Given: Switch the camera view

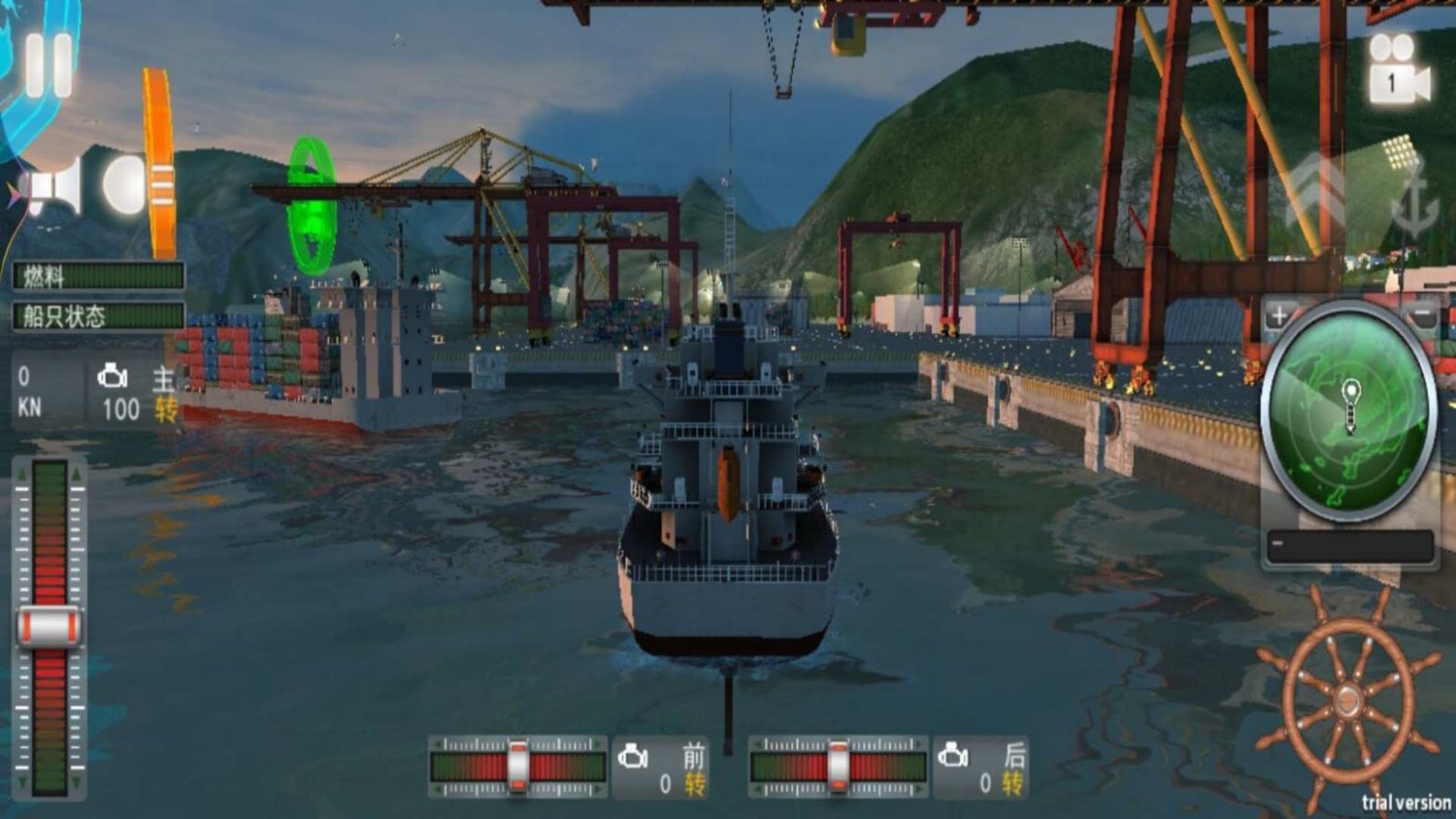Looking at the screenshot, I should [1398, 69].
